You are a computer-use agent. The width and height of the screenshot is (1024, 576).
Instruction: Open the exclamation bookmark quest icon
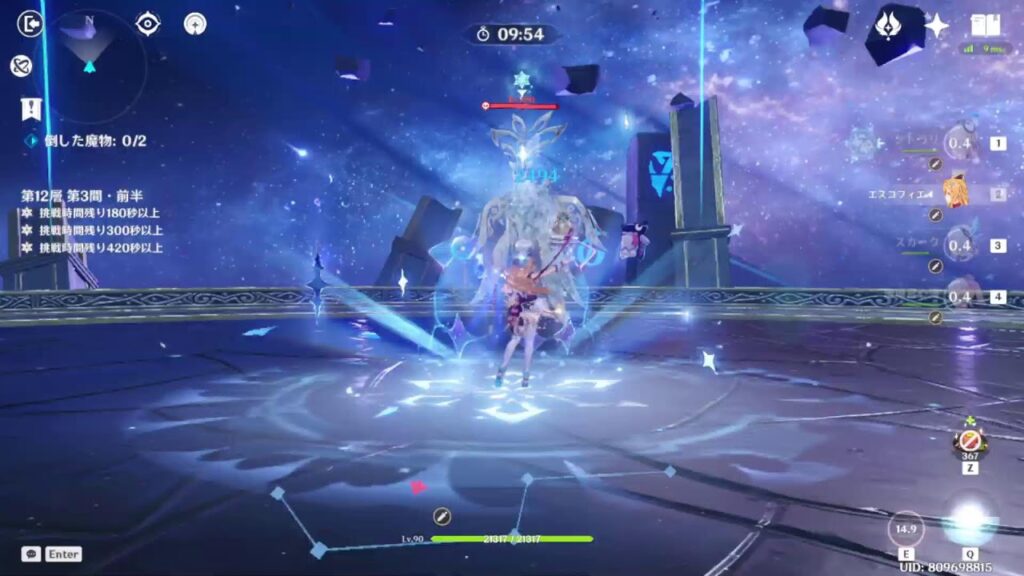[31, 107]
